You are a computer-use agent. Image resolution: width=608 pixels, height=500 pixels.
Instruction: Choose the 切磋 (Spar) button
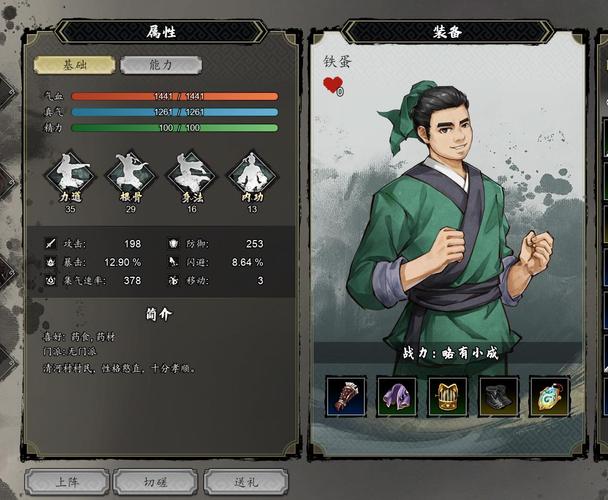click(x=155, y=482)
